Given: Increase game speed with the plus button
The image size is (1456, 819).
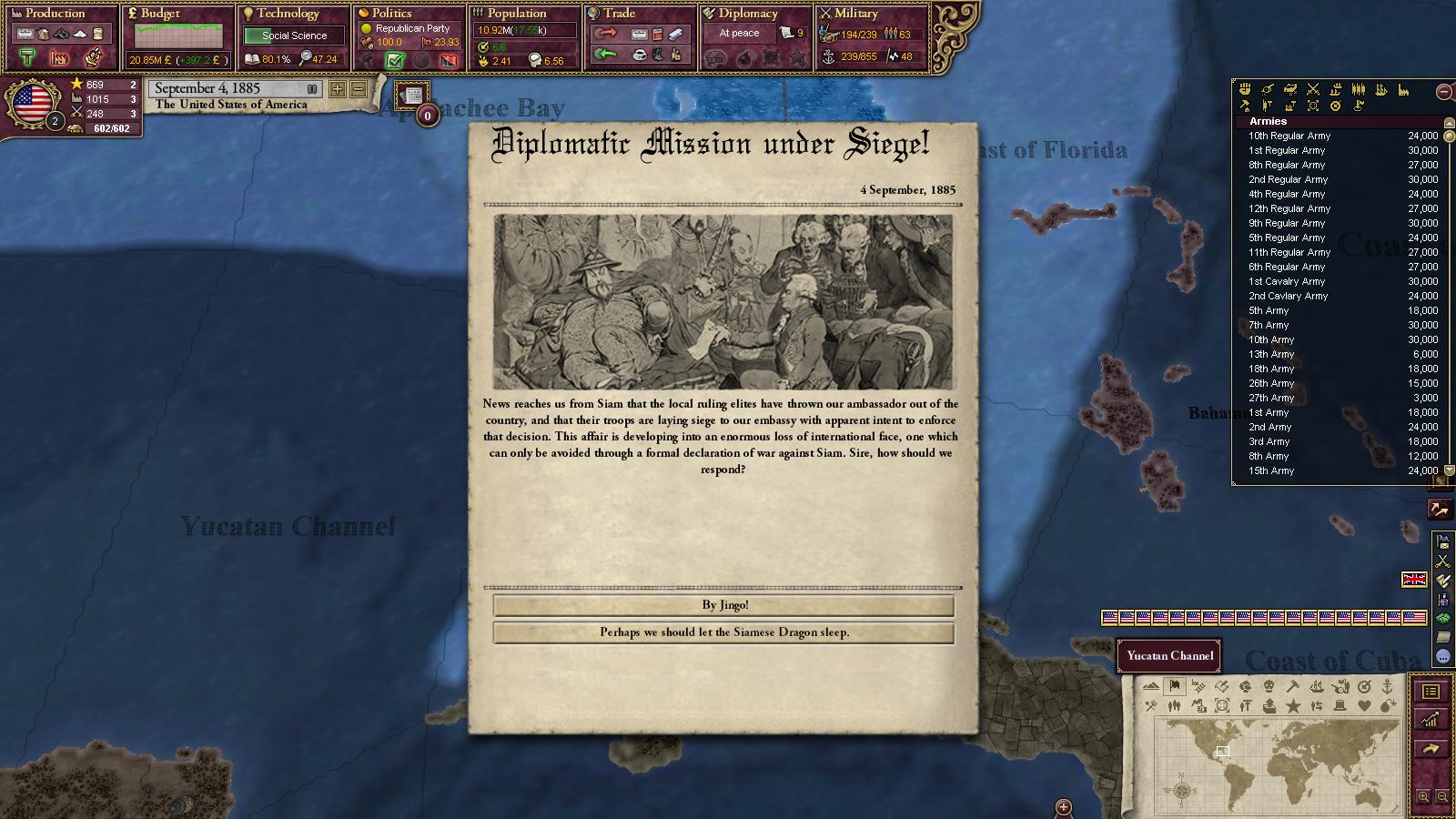Looking at the screenshot, I should point(338,89).
